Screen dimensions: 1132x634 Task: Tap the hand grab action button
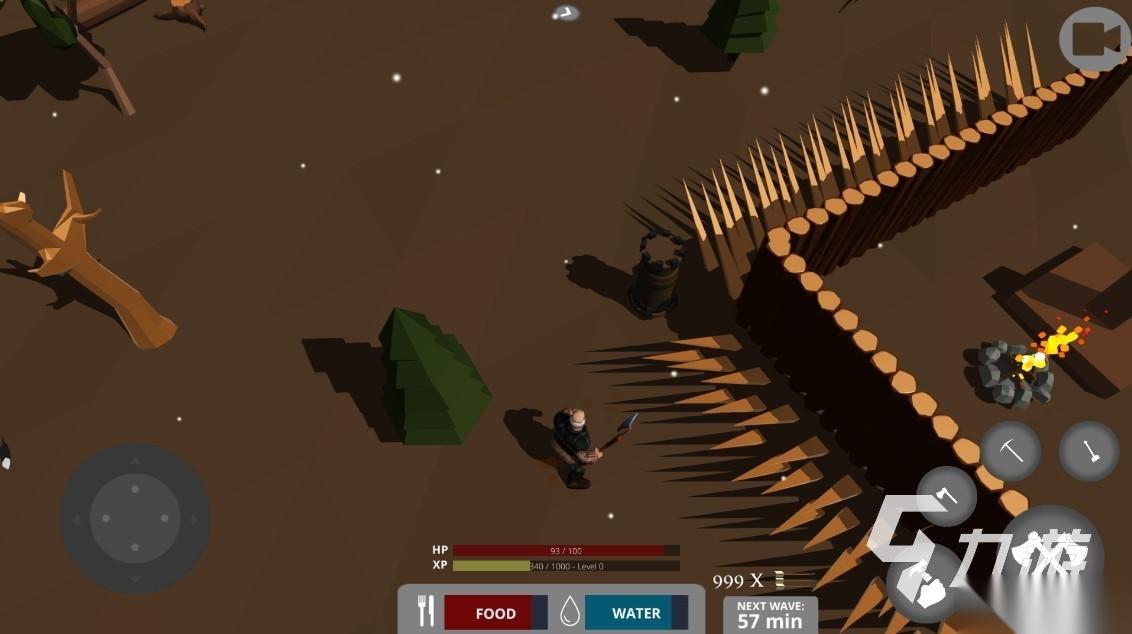click(x=925, y=584)
